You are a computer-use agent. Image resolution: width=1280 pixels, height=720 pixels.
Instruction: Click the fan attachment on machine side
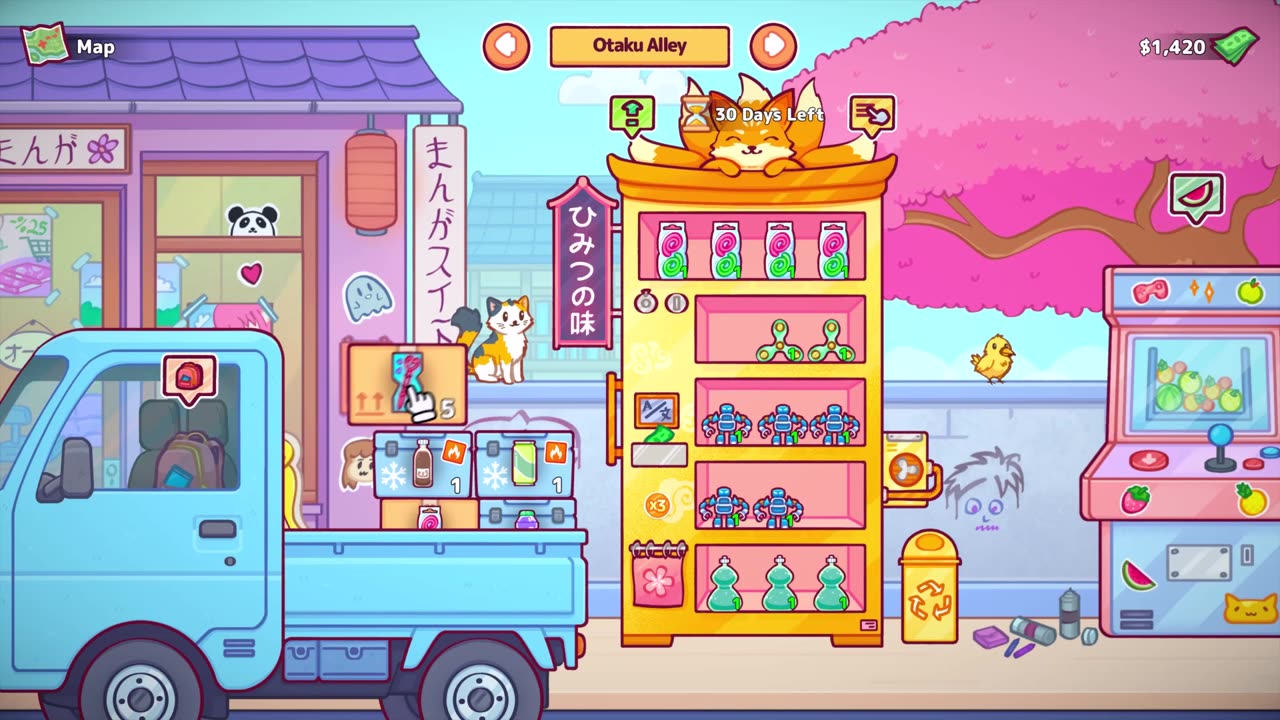[906, 467]
